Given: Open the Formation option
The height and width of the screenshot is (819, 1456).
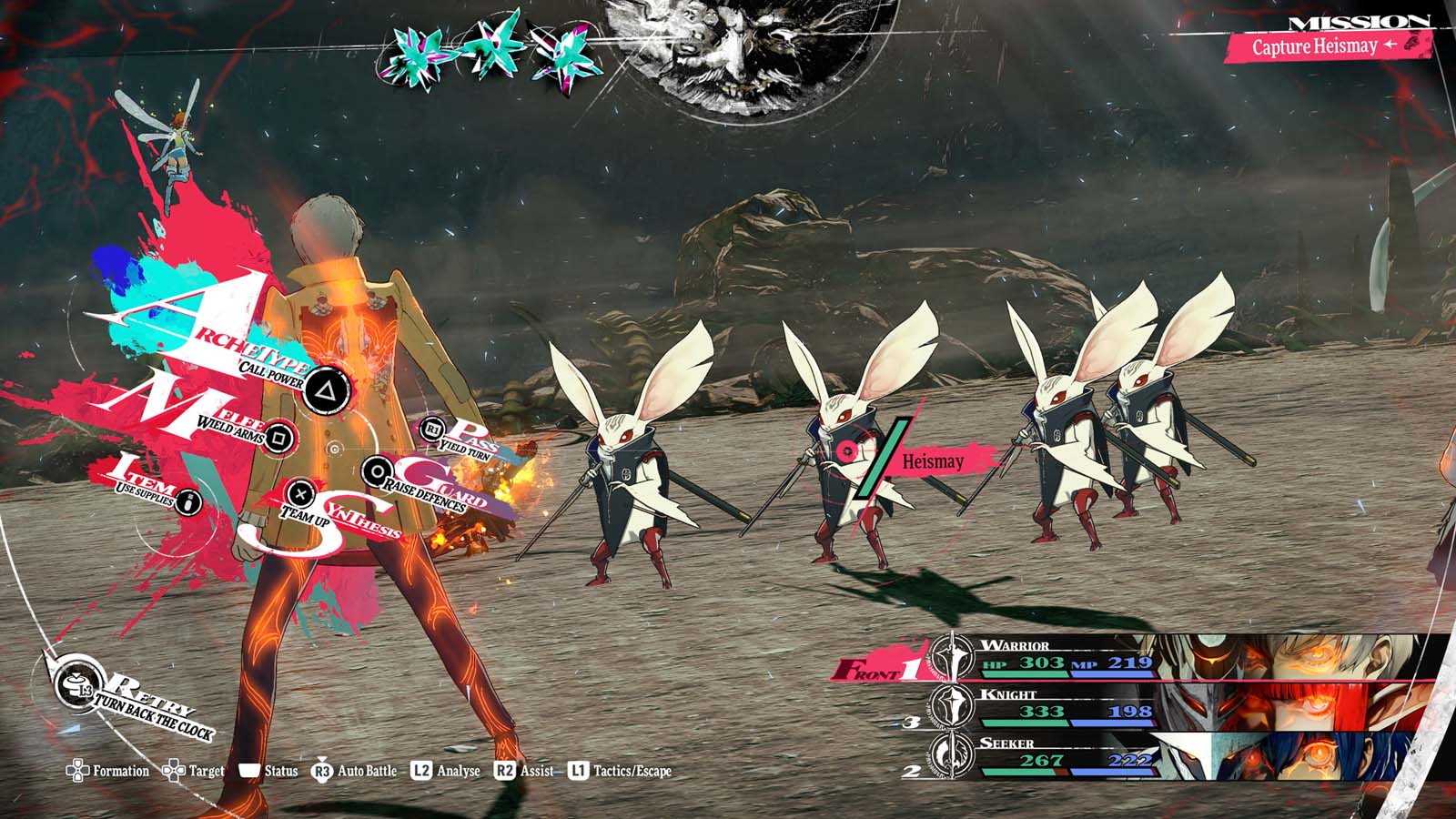Looking at the screenshot, I should coord(108,772).
